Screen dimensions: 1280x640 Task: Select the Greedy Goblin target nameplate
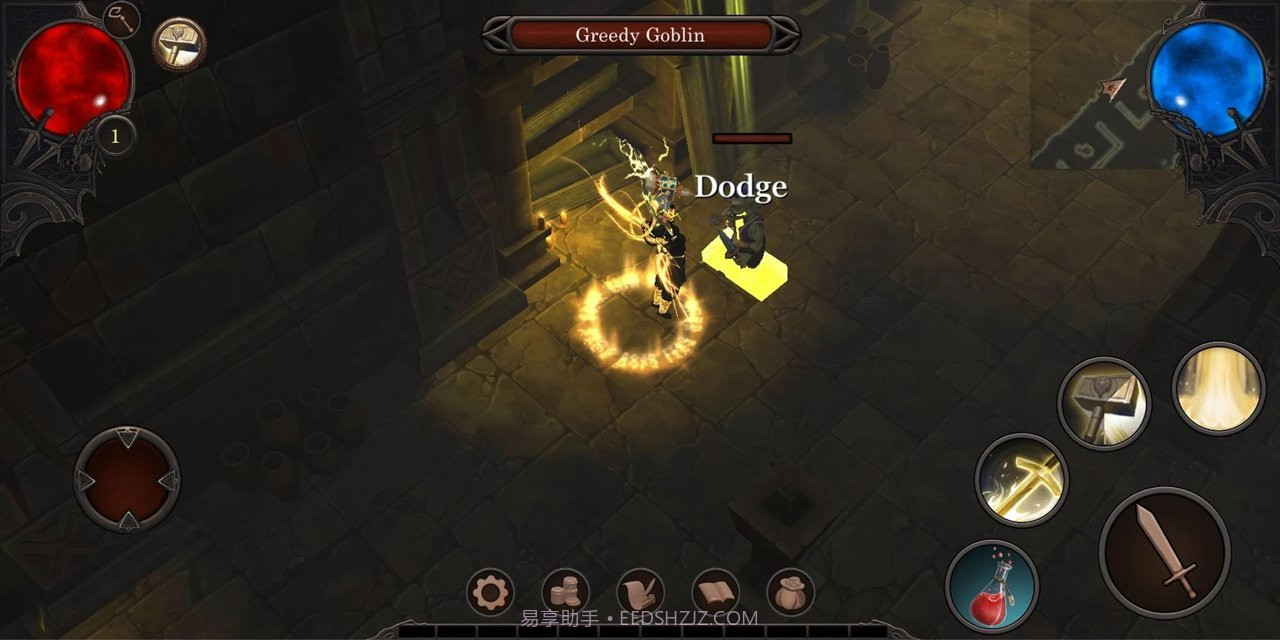tap(640, 35)
